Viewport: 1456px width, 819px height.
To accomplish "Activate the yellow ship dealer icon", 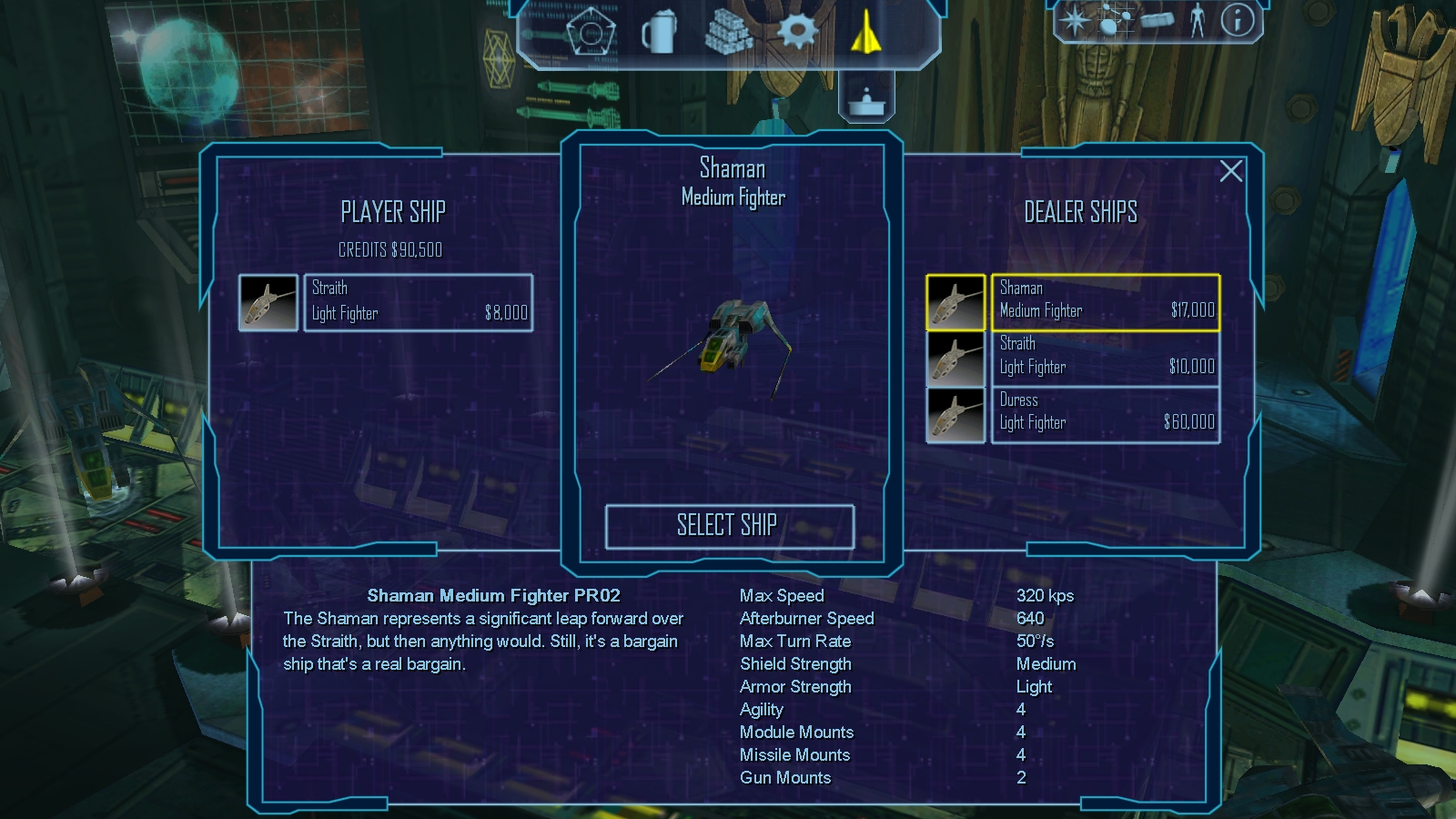I will (865, 32).
